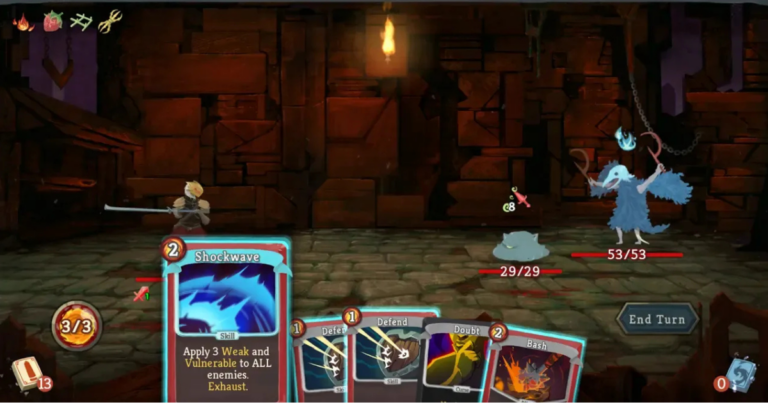The image size is (768, 403).
Task: Inspect the Strawberry relic
Action: 51,20
